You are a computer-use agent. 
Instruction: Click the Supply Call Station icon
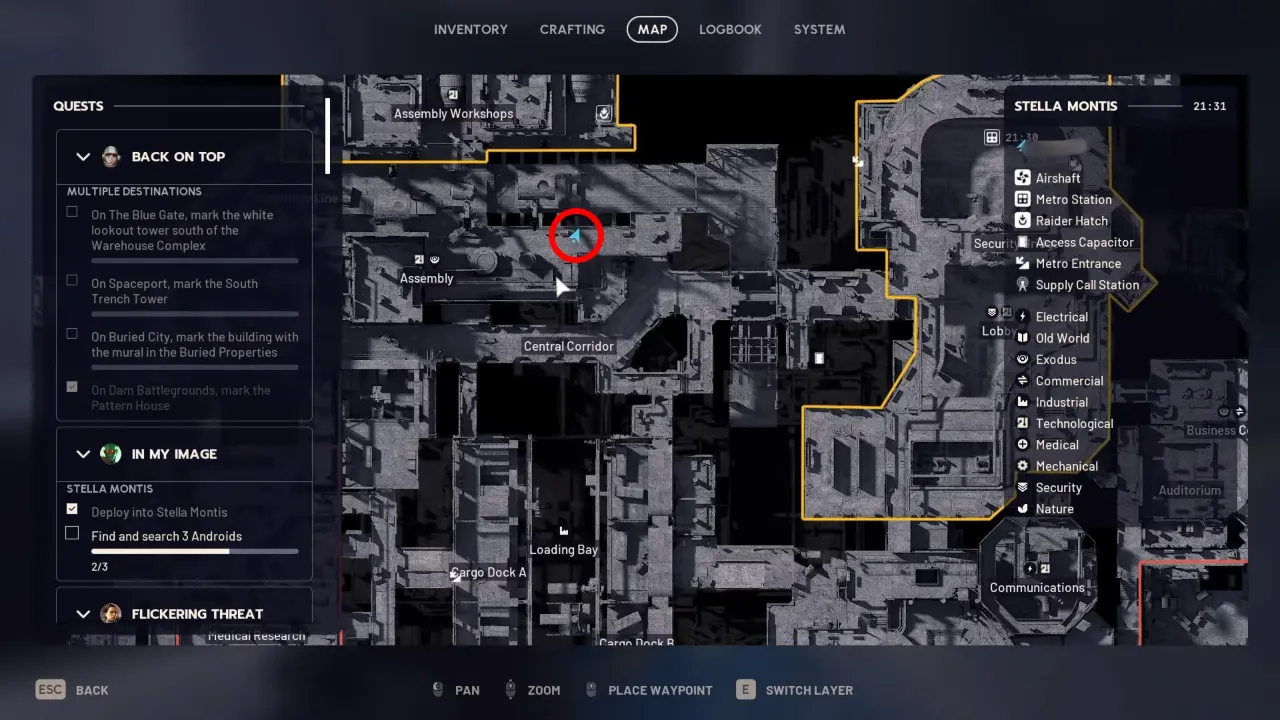(1021, 284)
